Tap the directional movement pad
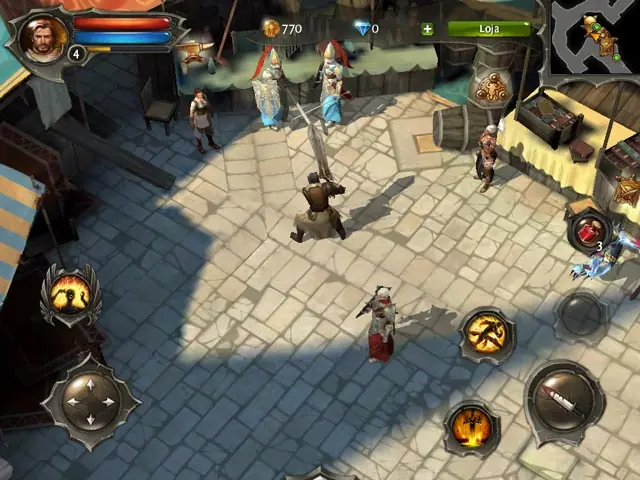The width and height of the screenshot is (640, 480). point(91,402)
